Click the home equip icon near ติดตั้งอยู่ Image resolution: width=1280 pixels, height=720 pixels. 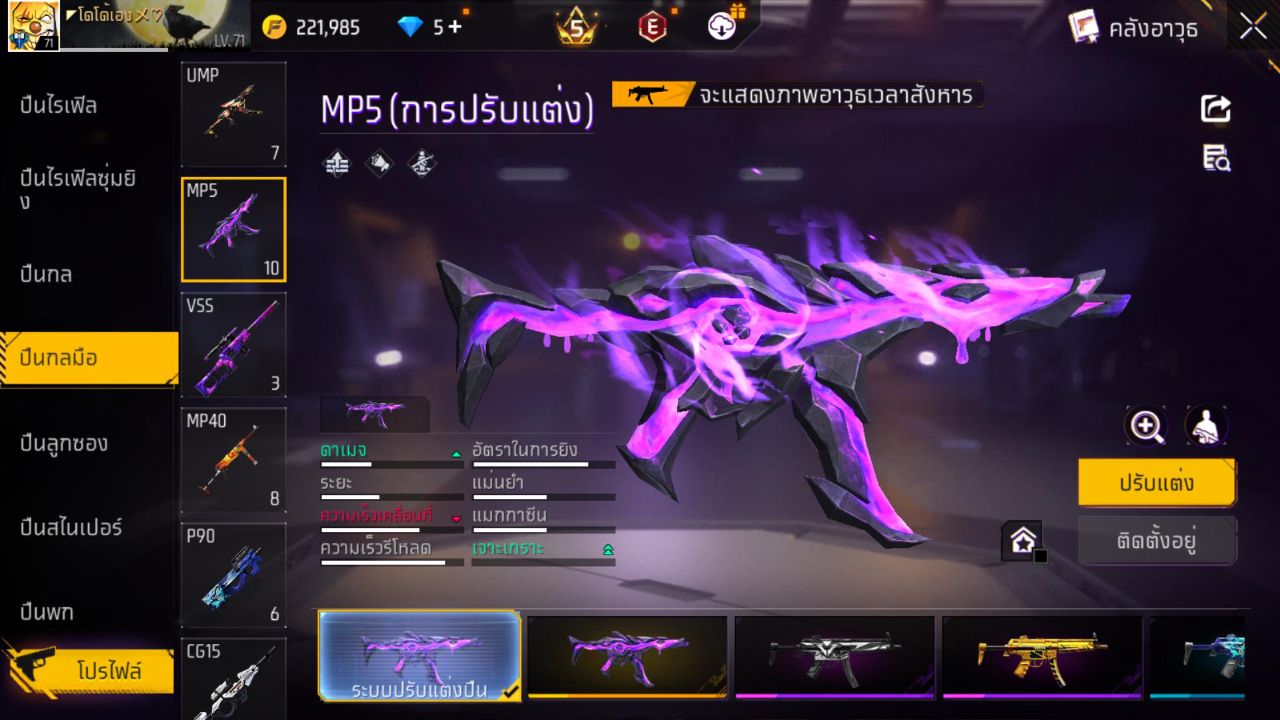tap(1022, 540)
